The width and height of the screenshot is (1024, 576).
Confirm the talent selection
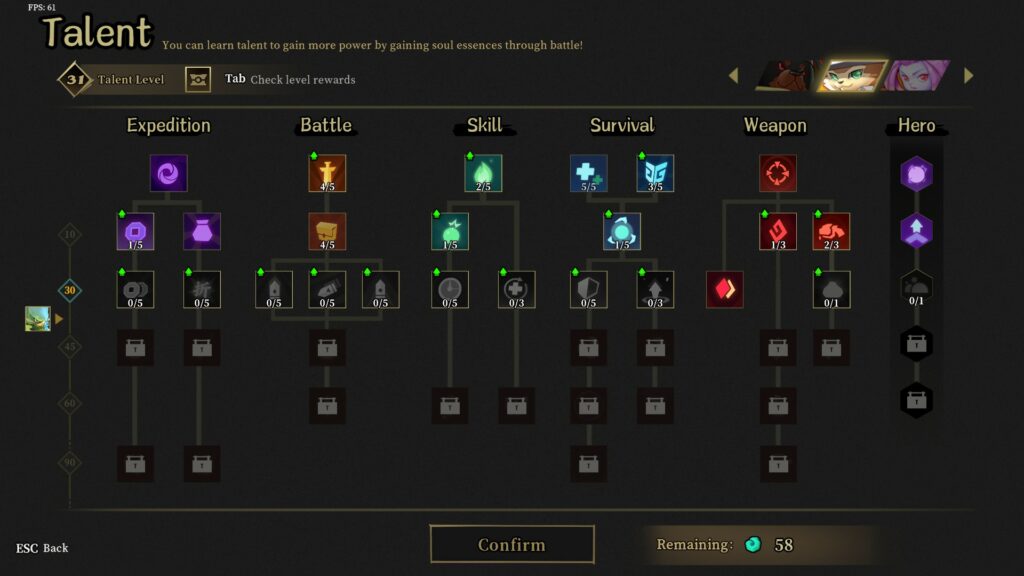[512, 545]
